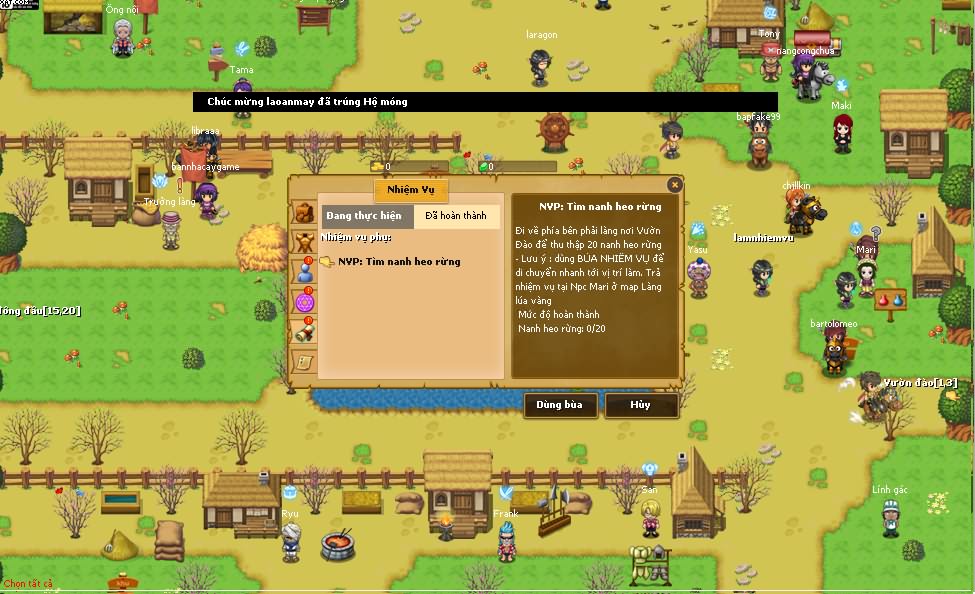Open the armor equipment side tab
Viewport: 975px width, 594px height.
tap(304, 242)
